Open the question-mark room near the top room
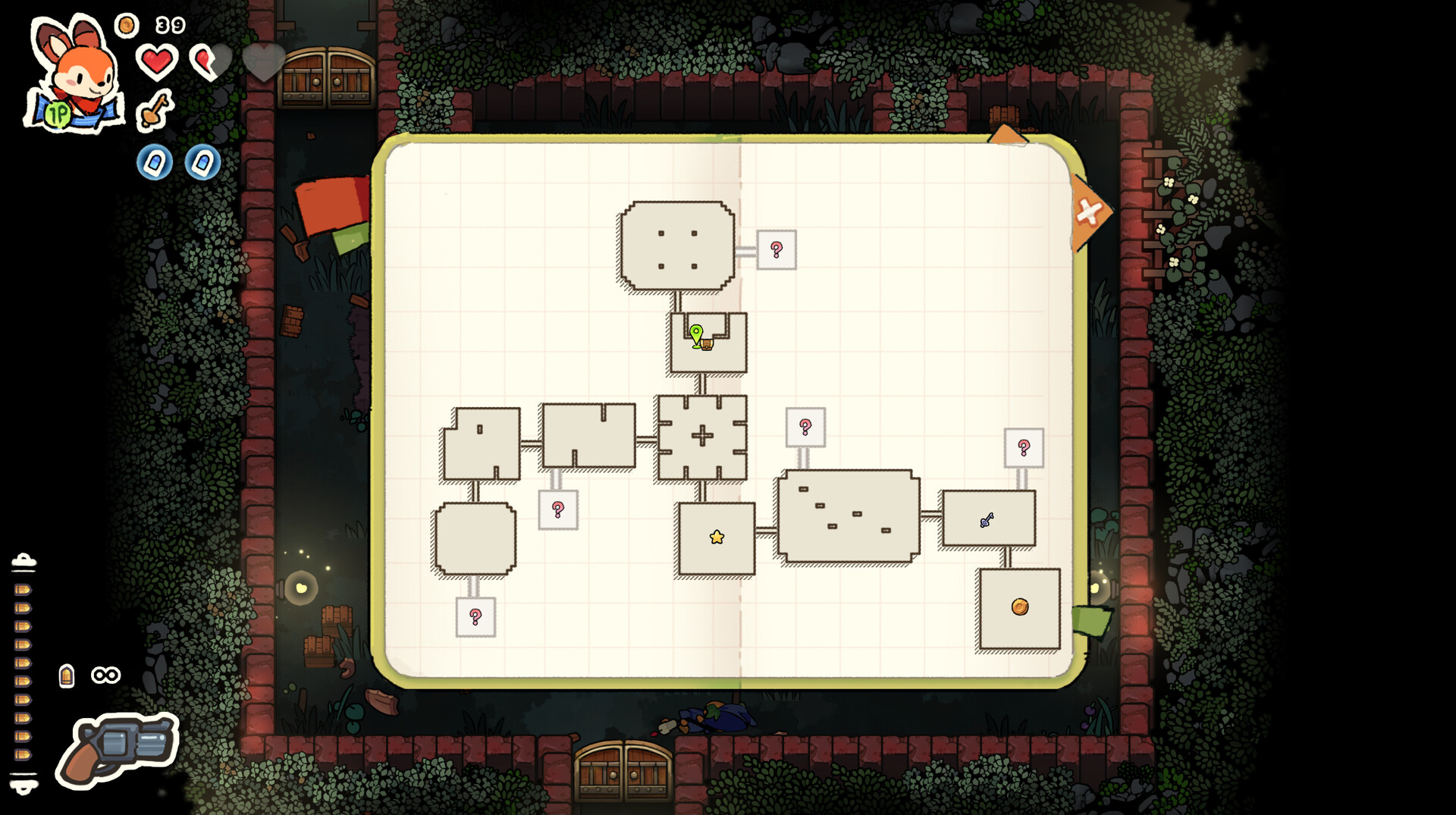The image size is (1456, 815). coord(776,249)
